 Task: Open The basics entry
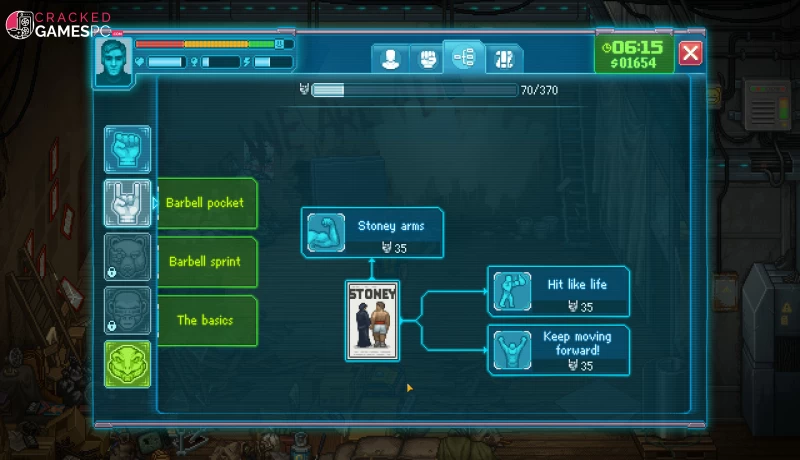[x=205, y=321]
